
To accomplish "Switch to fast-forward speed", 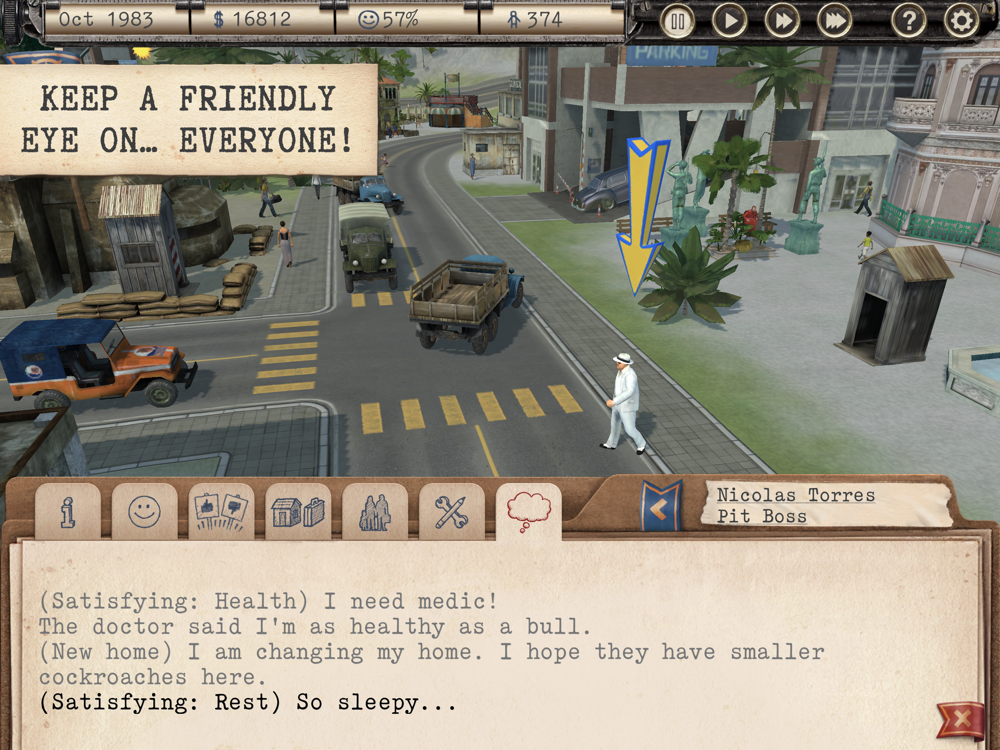I will [782, 20].
